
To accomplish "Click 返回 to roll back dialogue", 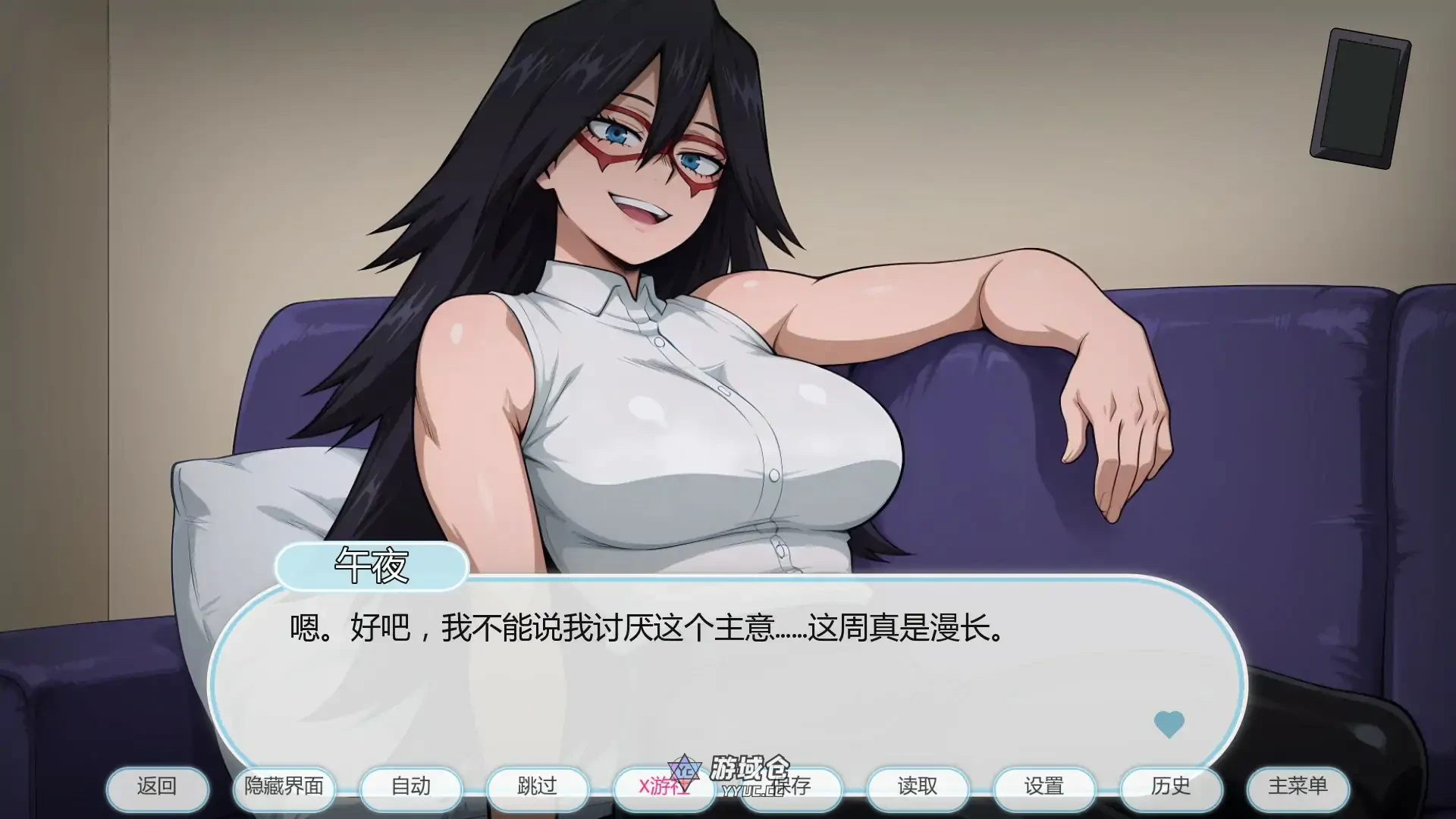I will point(157,788).
